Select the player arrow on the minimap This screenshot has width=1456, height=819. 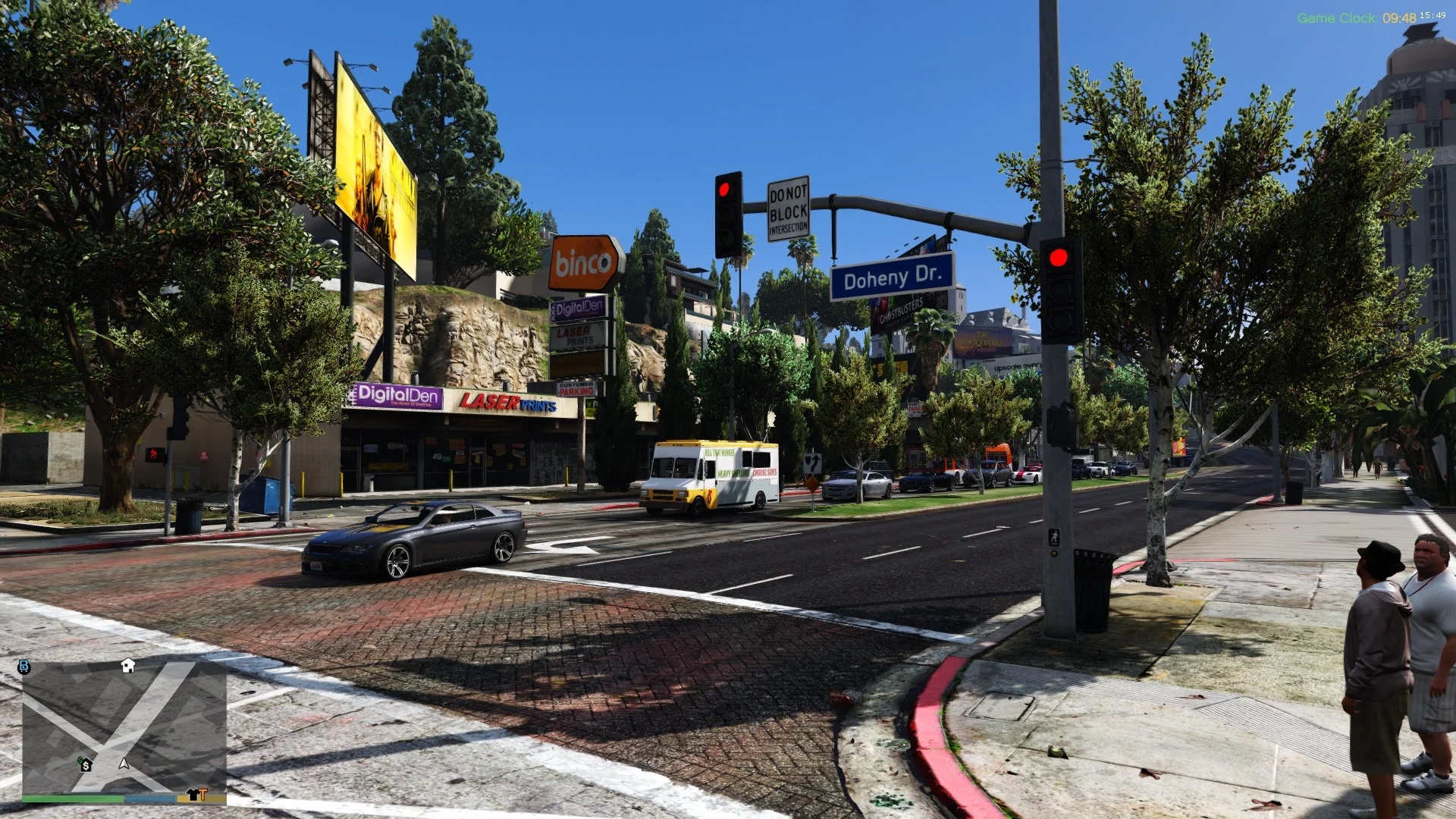coord(124,764)
